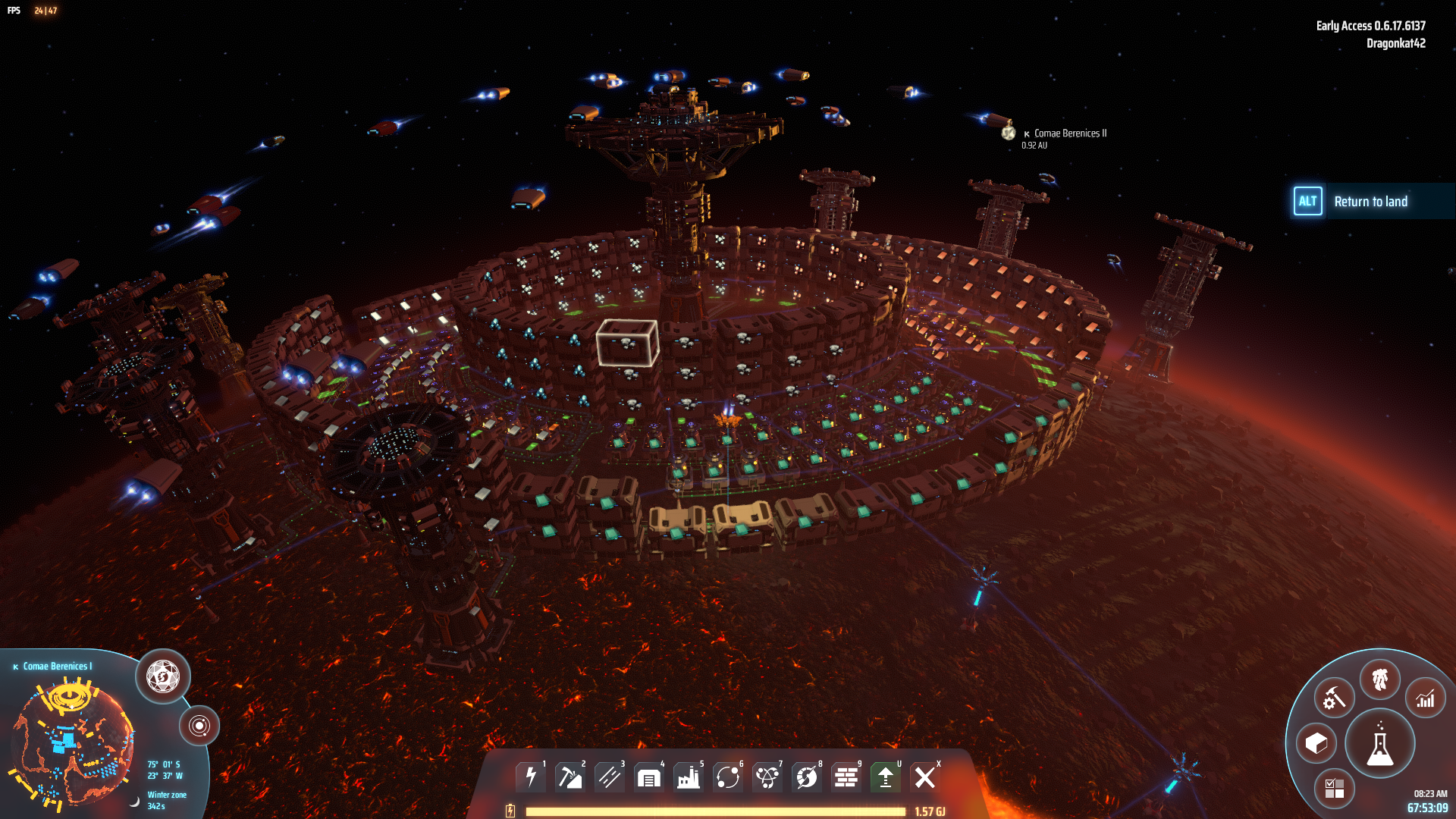The image size is (1456, 819).
Task: Choose the atom-shaped research build category
Action: [767, 777]
